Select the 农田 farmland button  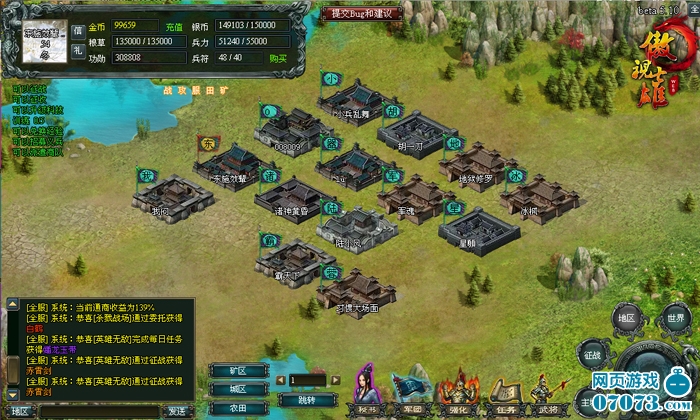(238, 408)
